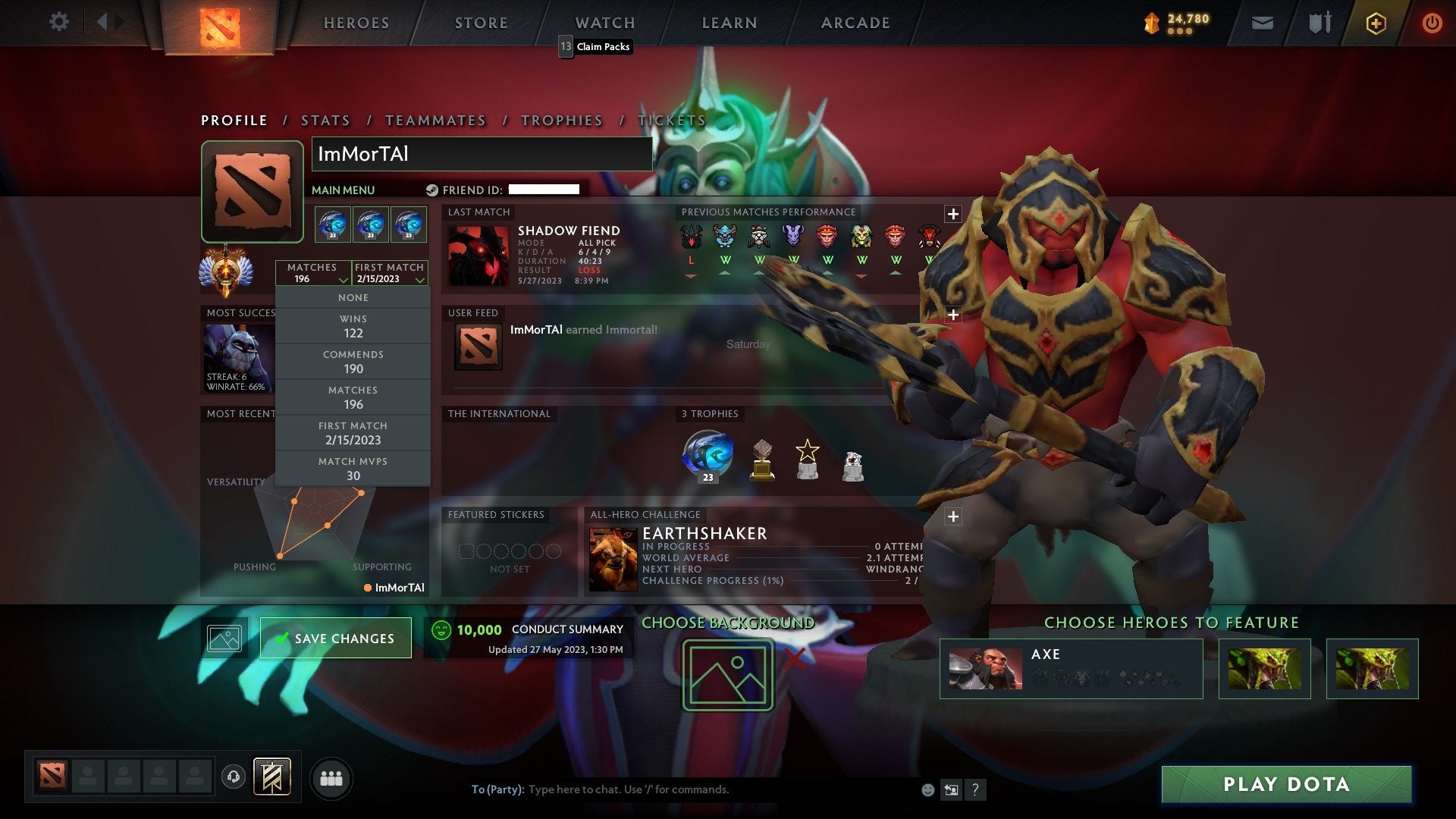Switch to the STATS tab
Image resolution: width=1456 pixels, height=819 pixels.
tap(325, 120)
